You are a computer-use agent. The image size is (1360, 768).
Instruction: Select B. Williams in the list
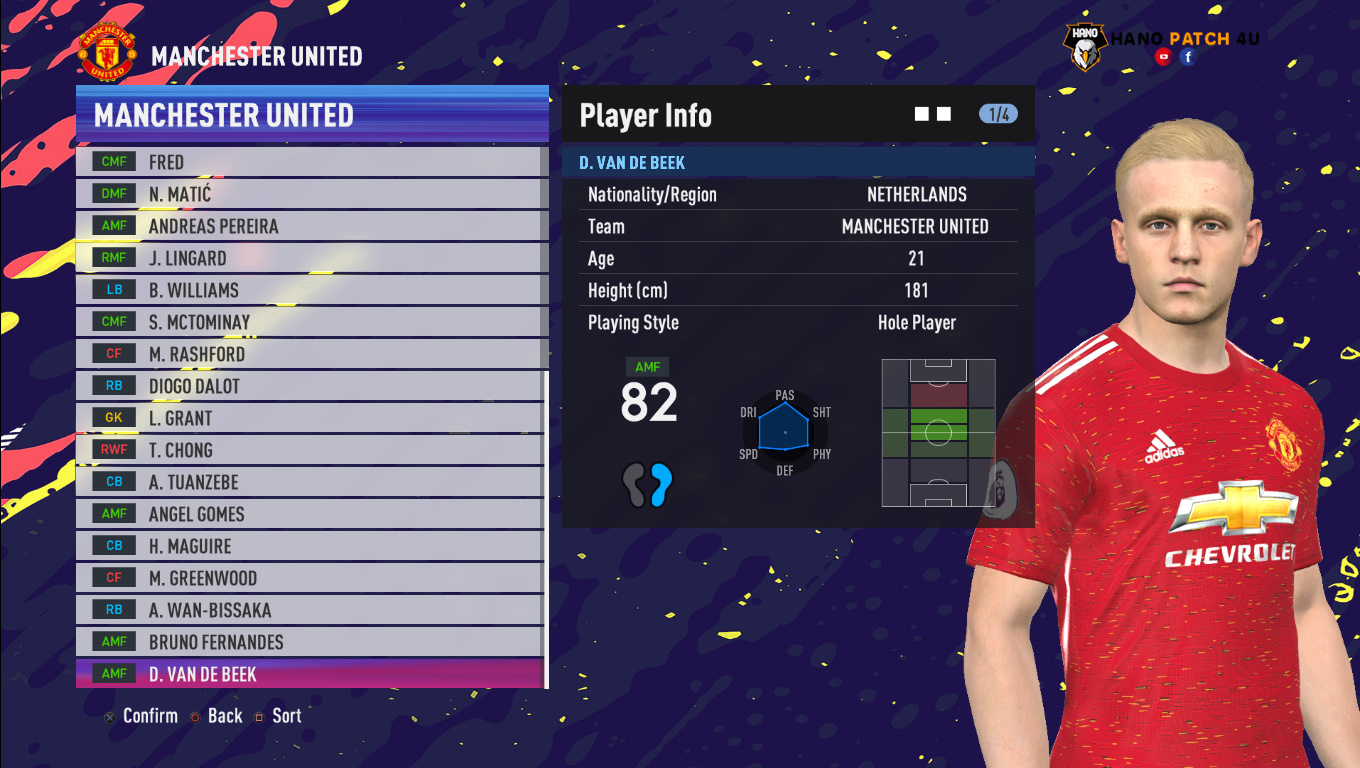point(310,290)
